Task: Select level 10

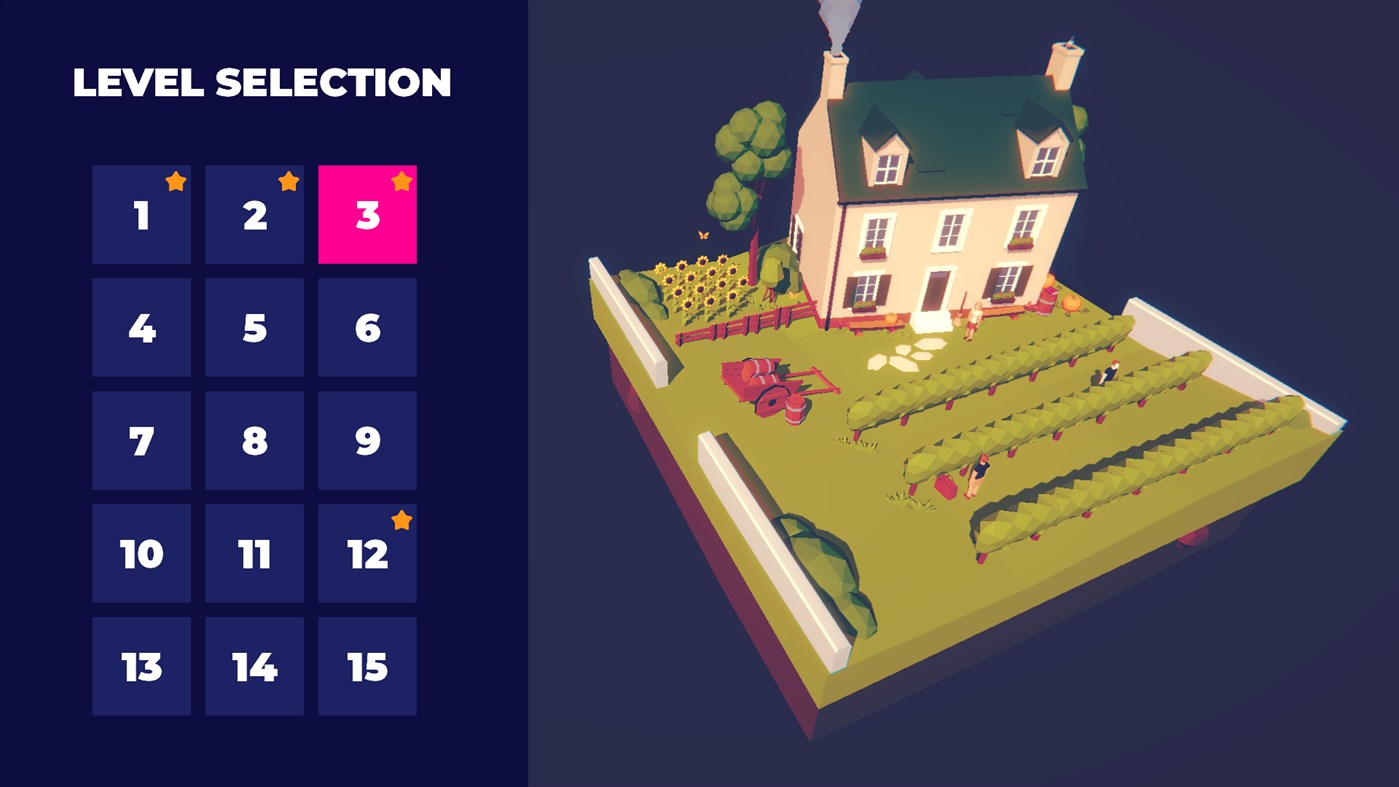Action: click(141, 552)
